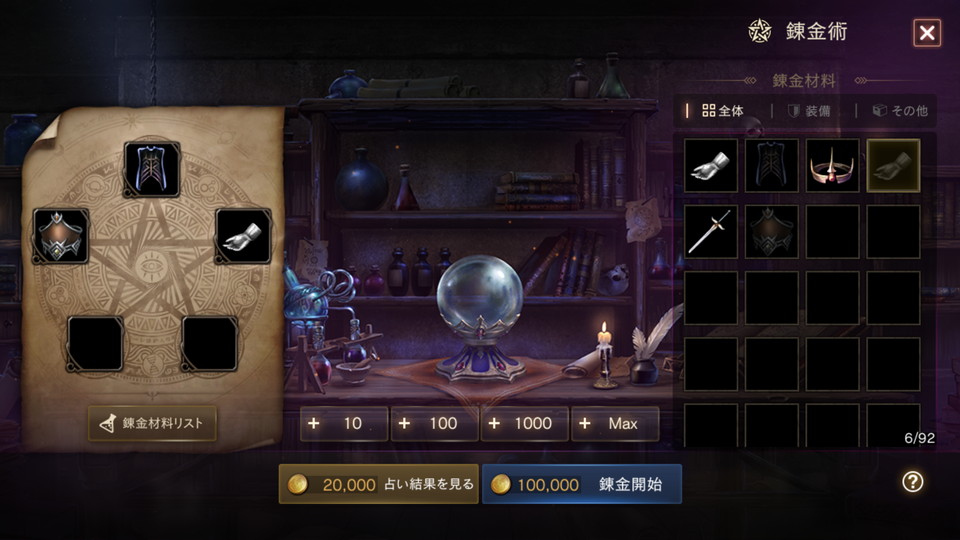The height and width of the screenshot is (540, 960).
Task: Add 1000 gold with the +1000 button
Action: click(x=524, y=423)
